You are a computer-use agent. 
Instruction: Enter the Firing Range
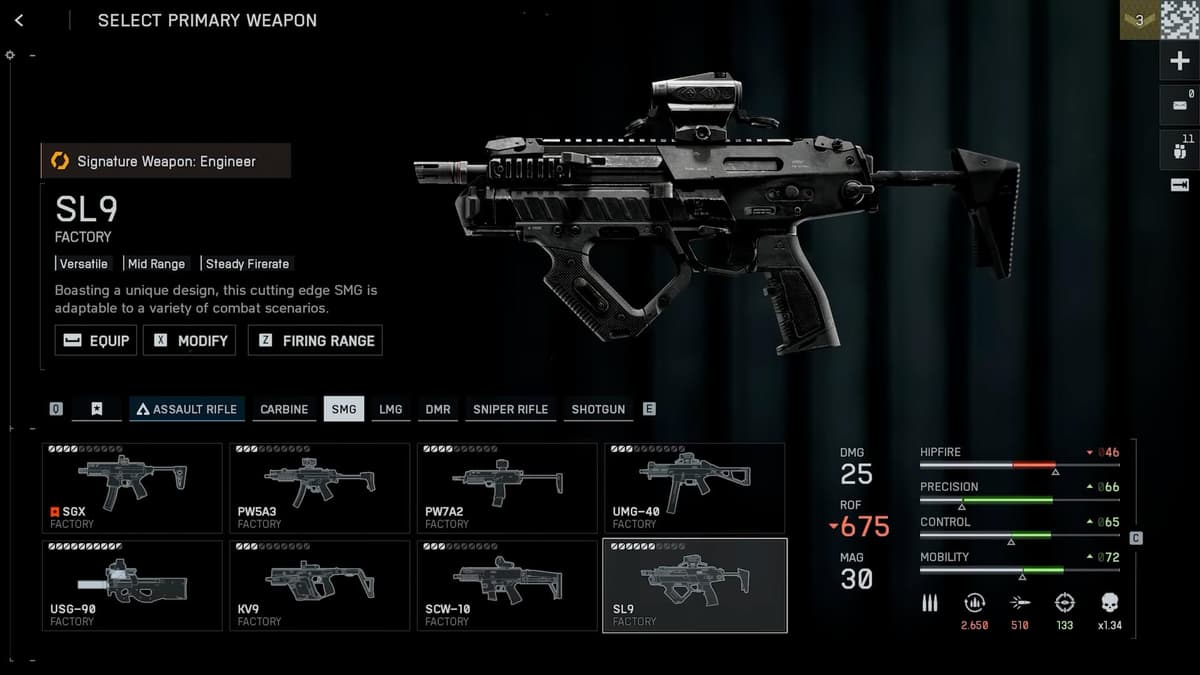point(315,341)
